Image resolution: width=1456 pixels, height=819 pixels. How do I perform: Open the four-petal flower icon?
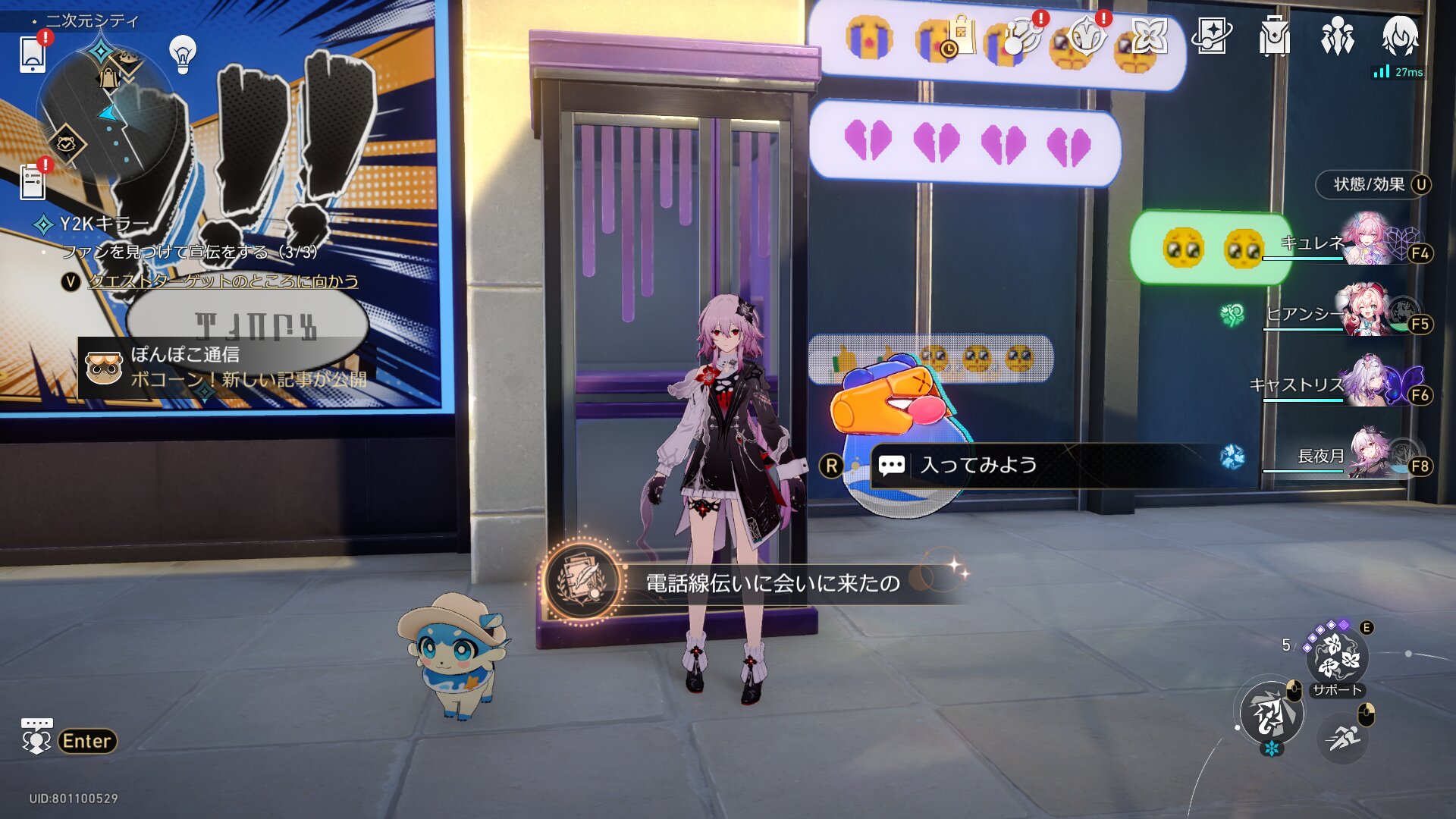coord(1149,36)
